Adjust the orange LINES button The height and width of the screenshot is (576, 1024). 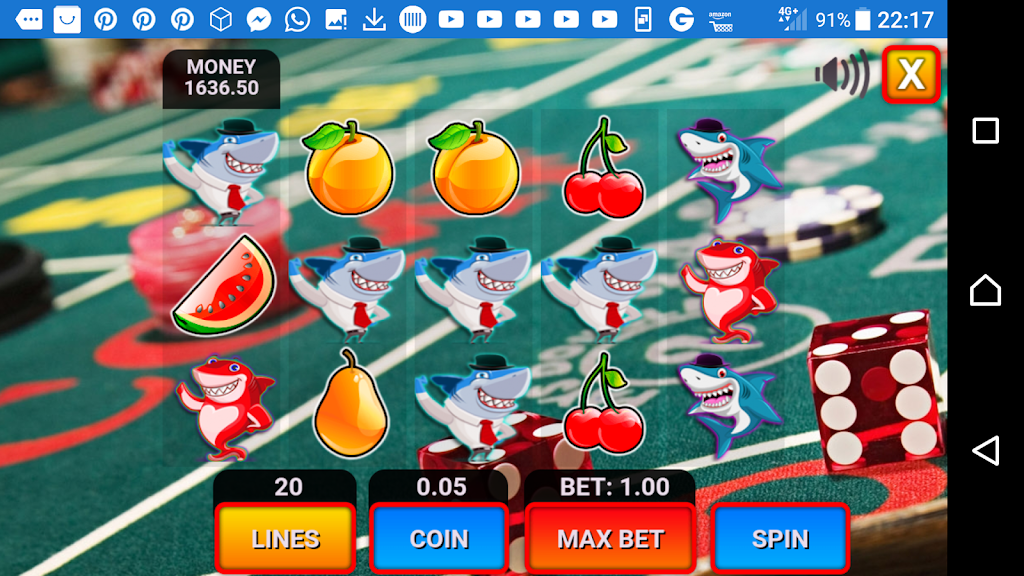click(286, 539)
